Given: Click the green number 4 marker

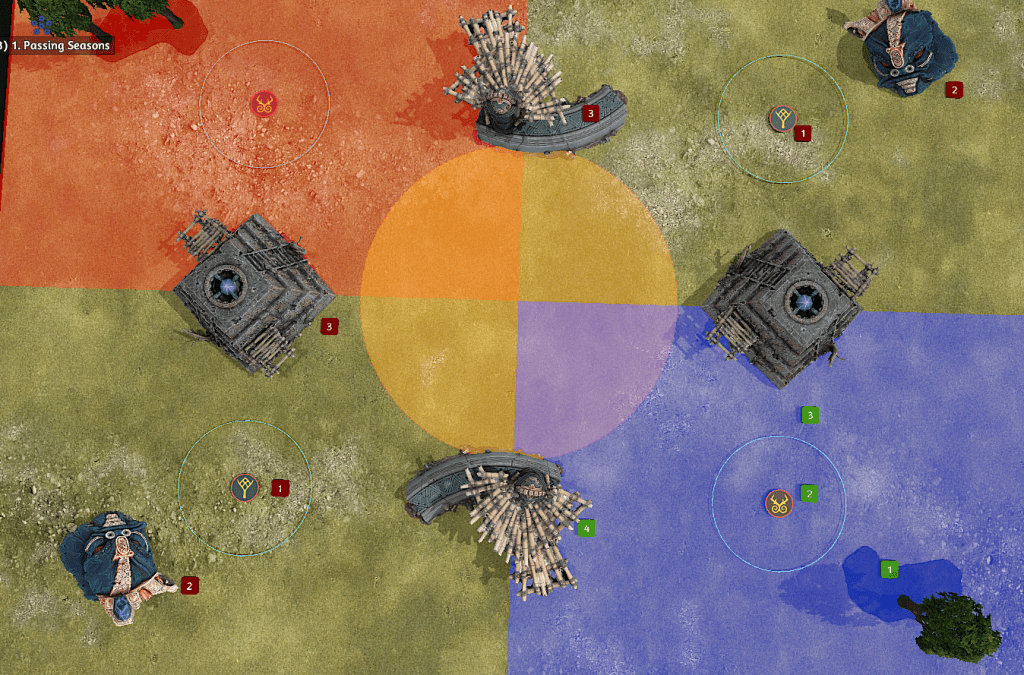Looking at the screenshot, I should tap(586, 527).
